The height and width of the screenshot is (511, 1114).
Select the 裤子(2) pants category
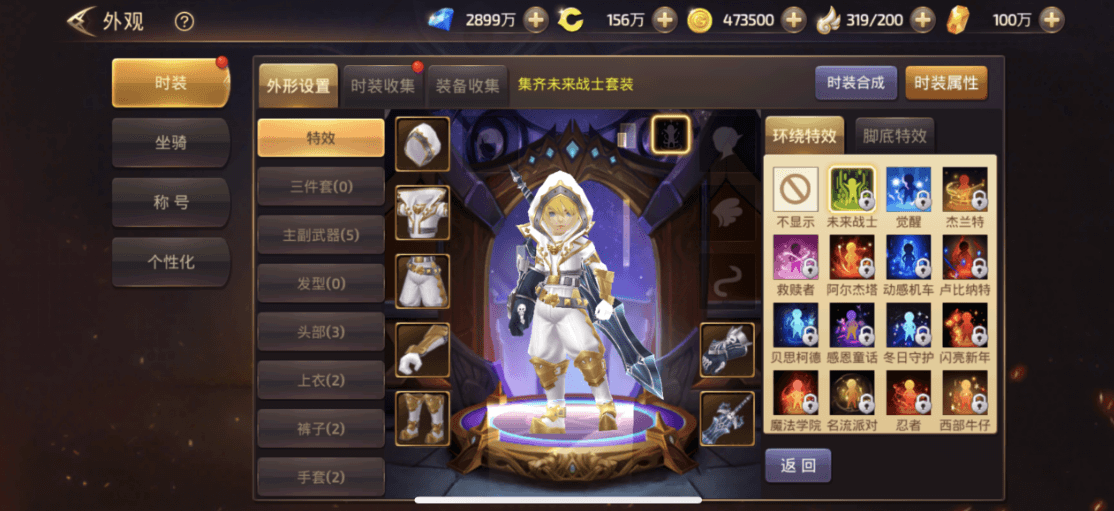(x=320, y=429)
